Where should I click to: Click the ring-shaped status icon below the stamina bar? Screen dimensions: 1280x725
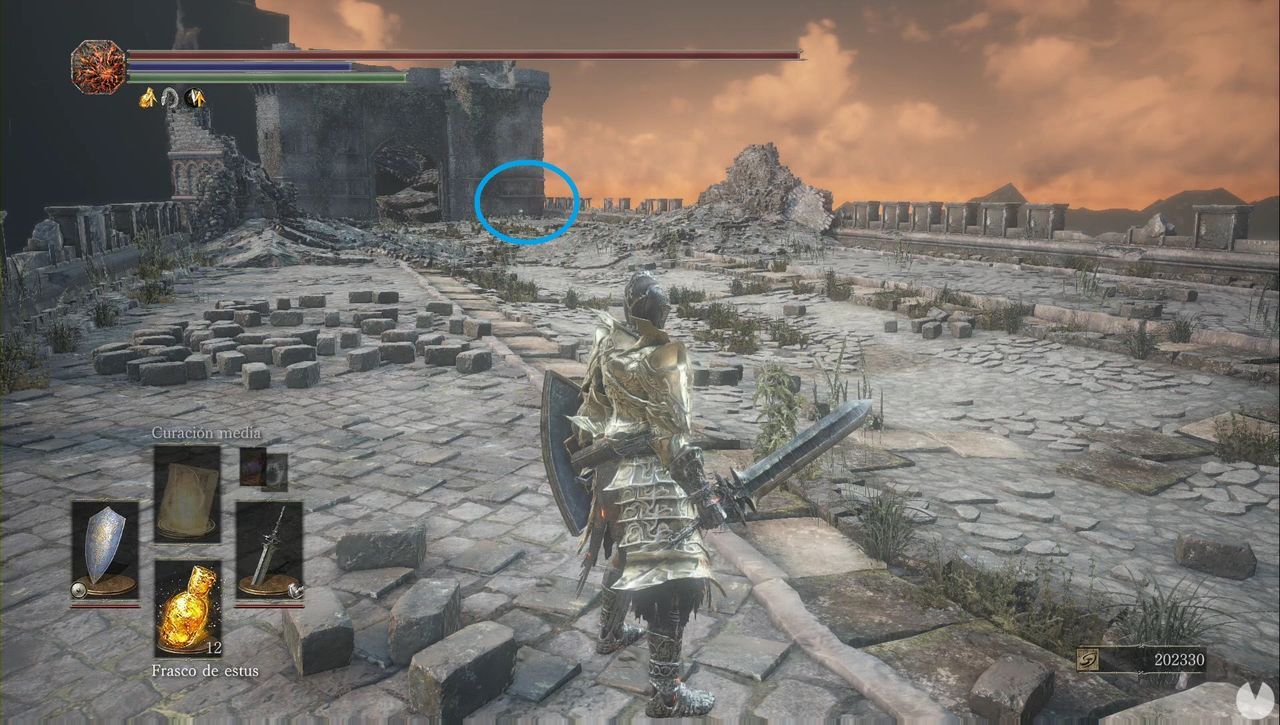(x=169, y=99)
